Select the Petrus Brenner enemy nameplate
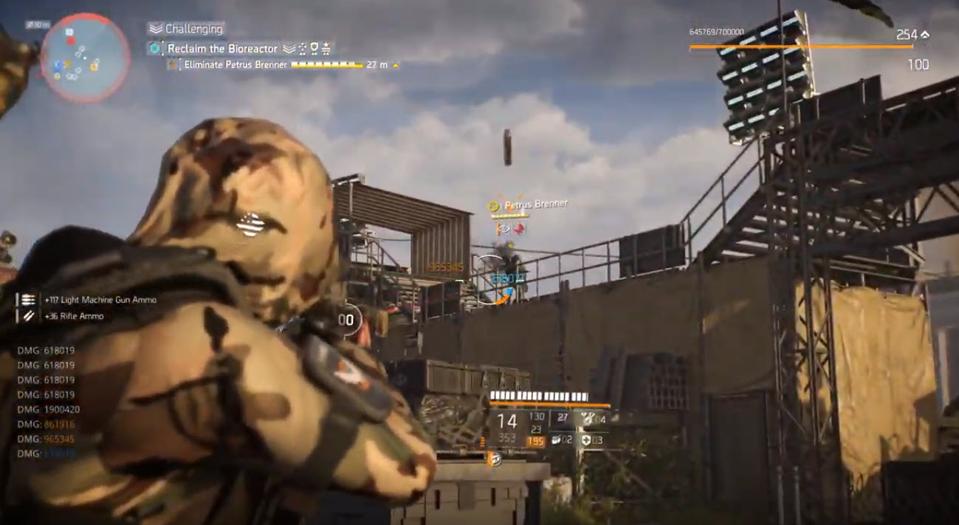This screenshot has width=959, height=525. pos(535,205)
